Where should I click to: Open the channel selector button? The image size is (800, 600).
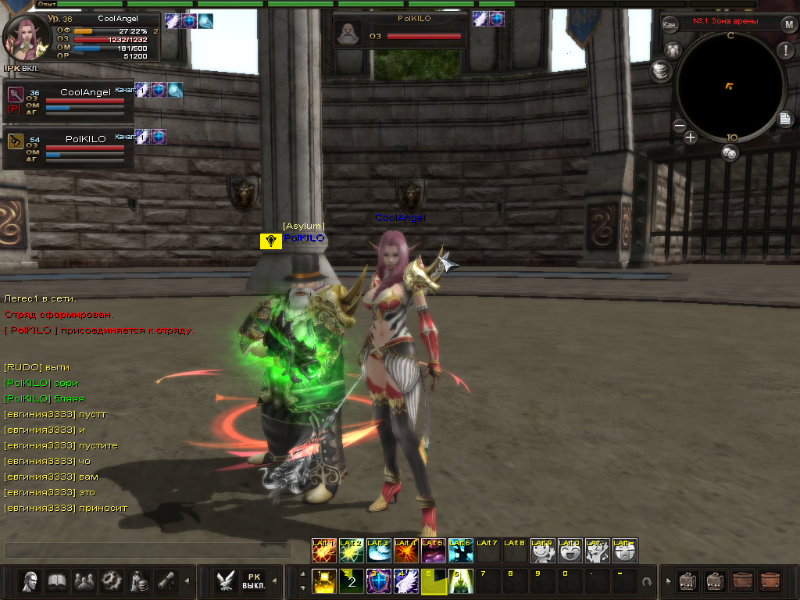click(669, 23)
